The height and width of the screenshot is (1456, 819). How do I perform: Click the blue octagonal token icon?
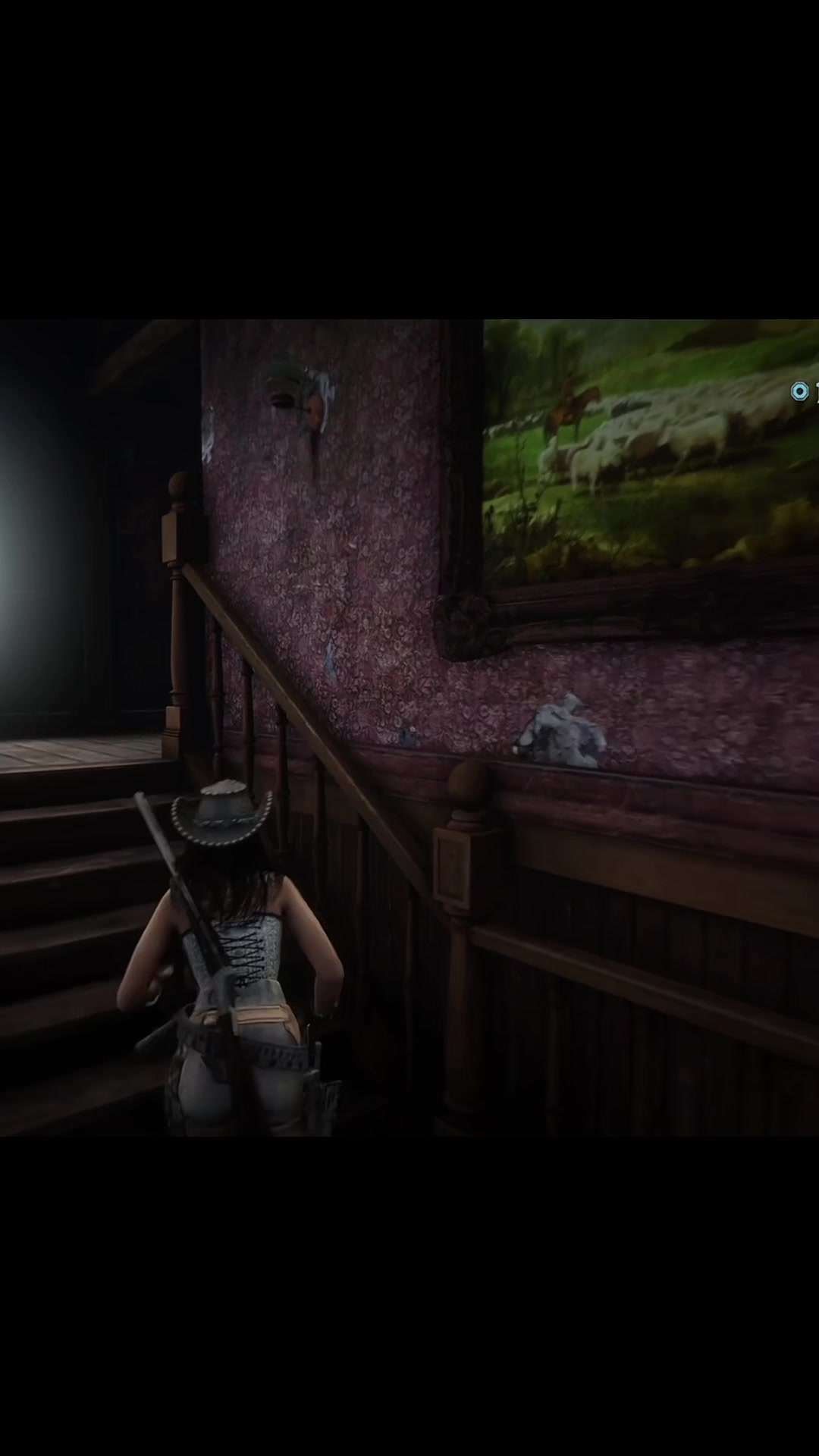(x=799, y=391)
